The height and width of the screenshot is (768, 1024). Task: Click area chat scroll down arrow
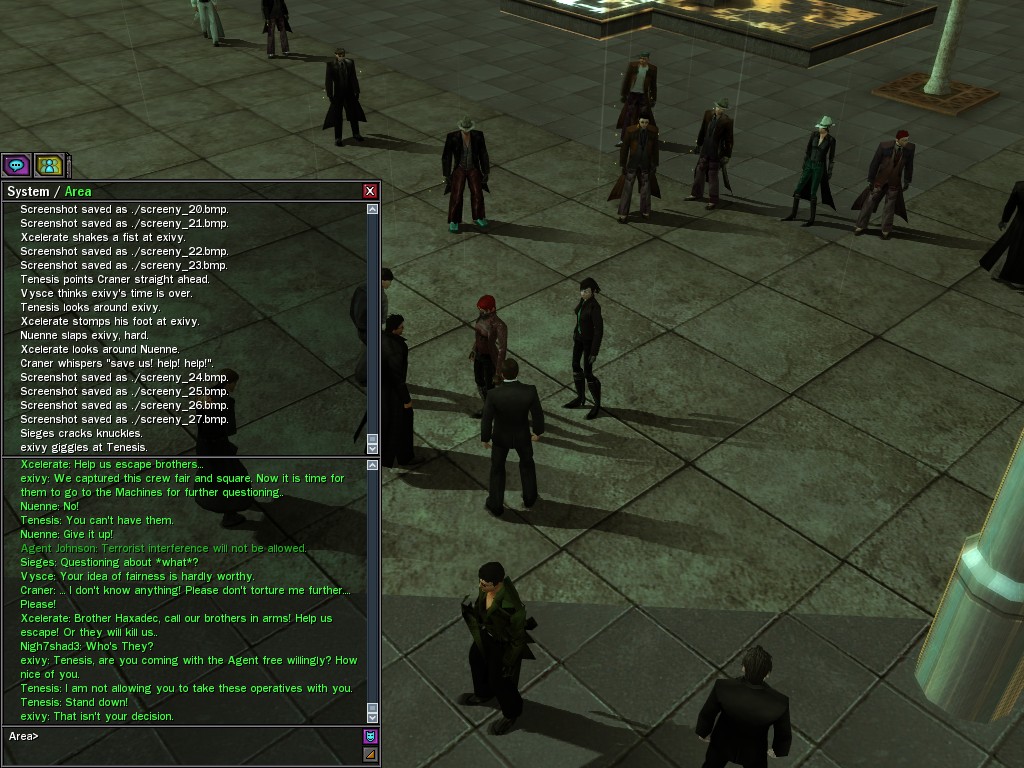pyautogui.click(x=373, y=715)
